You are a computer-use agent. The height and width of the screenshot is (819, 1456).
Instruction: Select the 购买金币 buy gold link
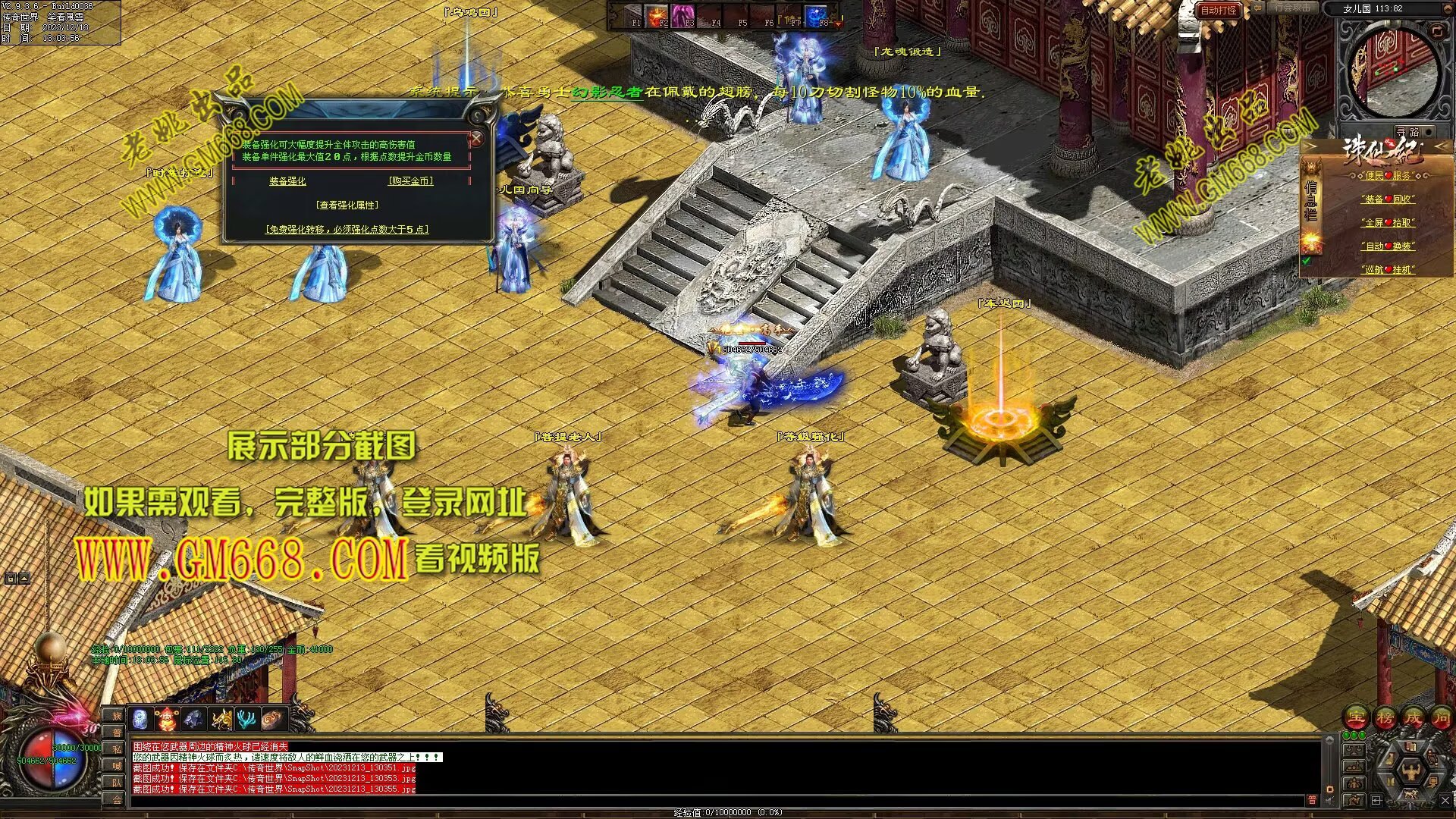(410, 181)
